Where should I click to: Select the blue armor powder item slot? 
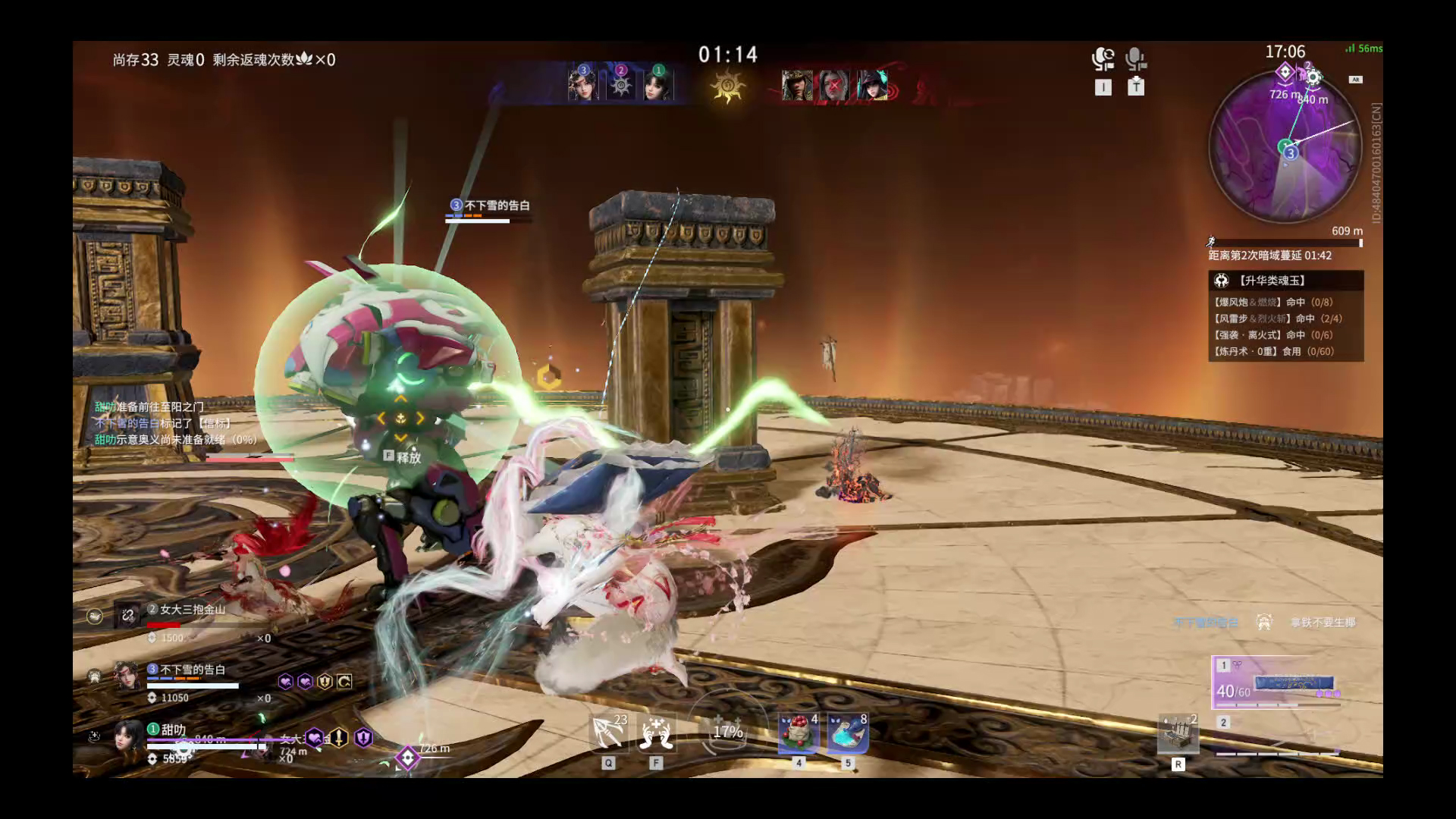tap(848, 733)
